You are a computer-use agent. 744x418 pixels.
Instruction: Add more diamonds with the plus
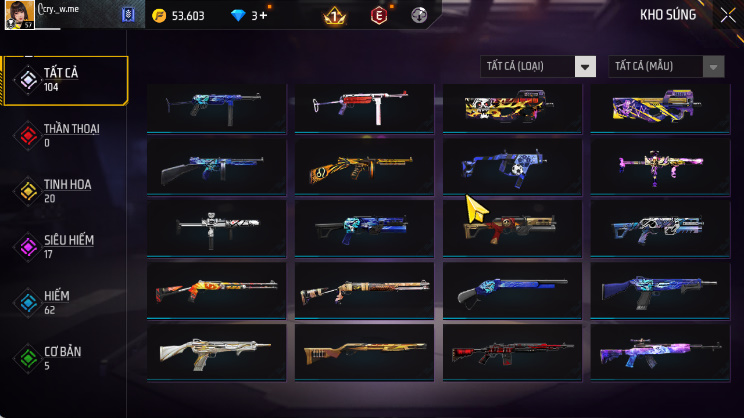click(x=264, y=16)
